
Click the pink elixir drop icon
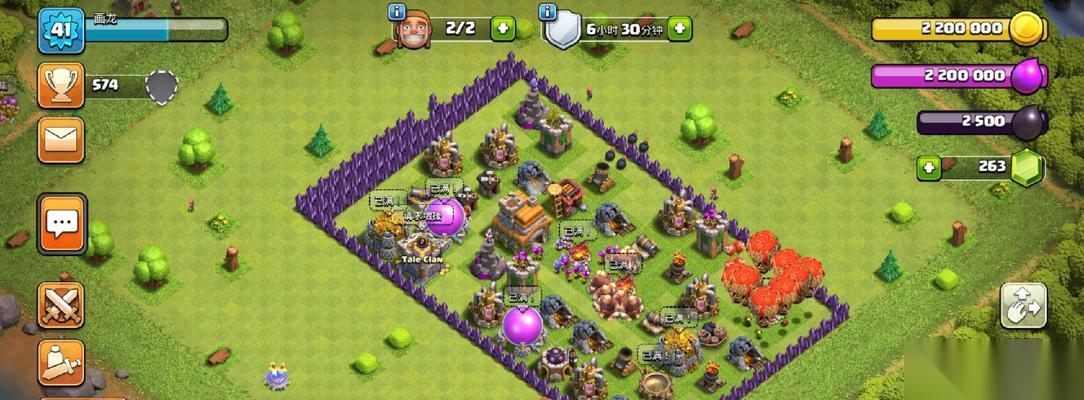click(x=1027, y=76)
